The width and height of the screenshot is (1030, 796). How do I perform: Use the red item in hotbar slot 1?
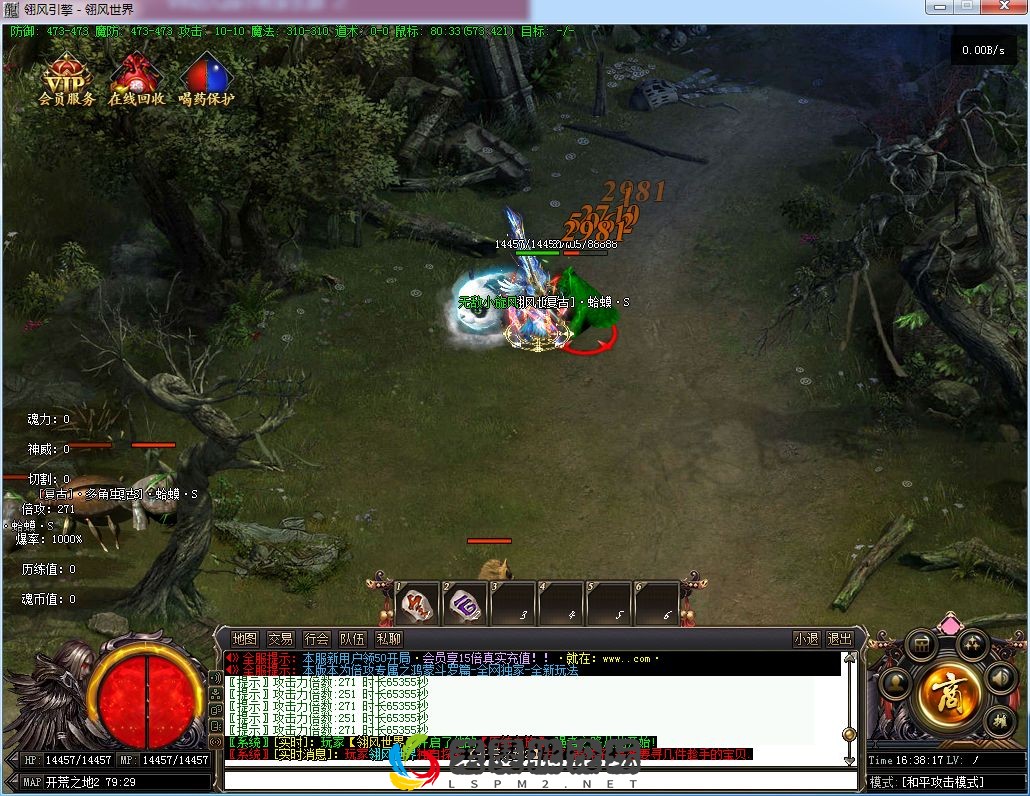(x=418, y=604)
